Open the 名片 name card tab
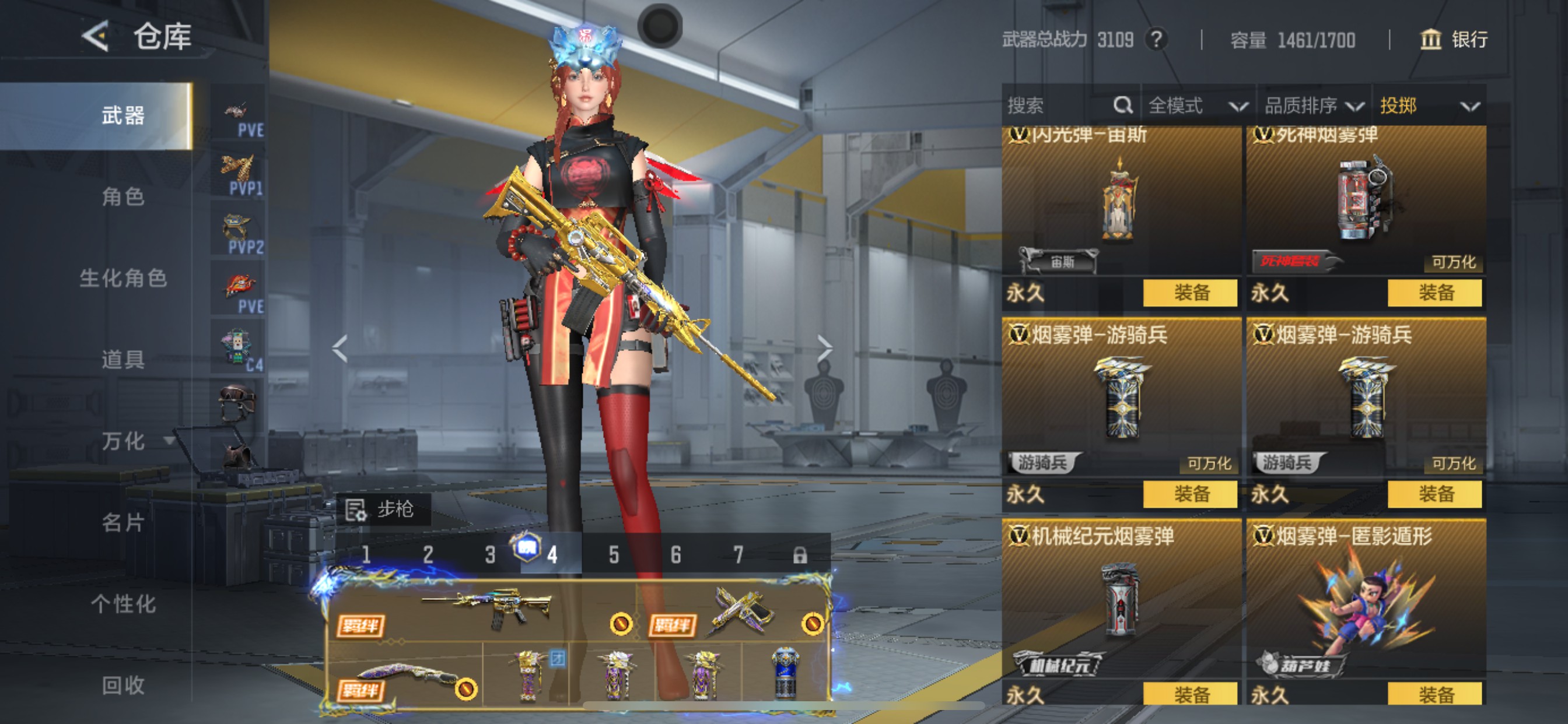Screen dimensions: 1568x724 (123, 523)
